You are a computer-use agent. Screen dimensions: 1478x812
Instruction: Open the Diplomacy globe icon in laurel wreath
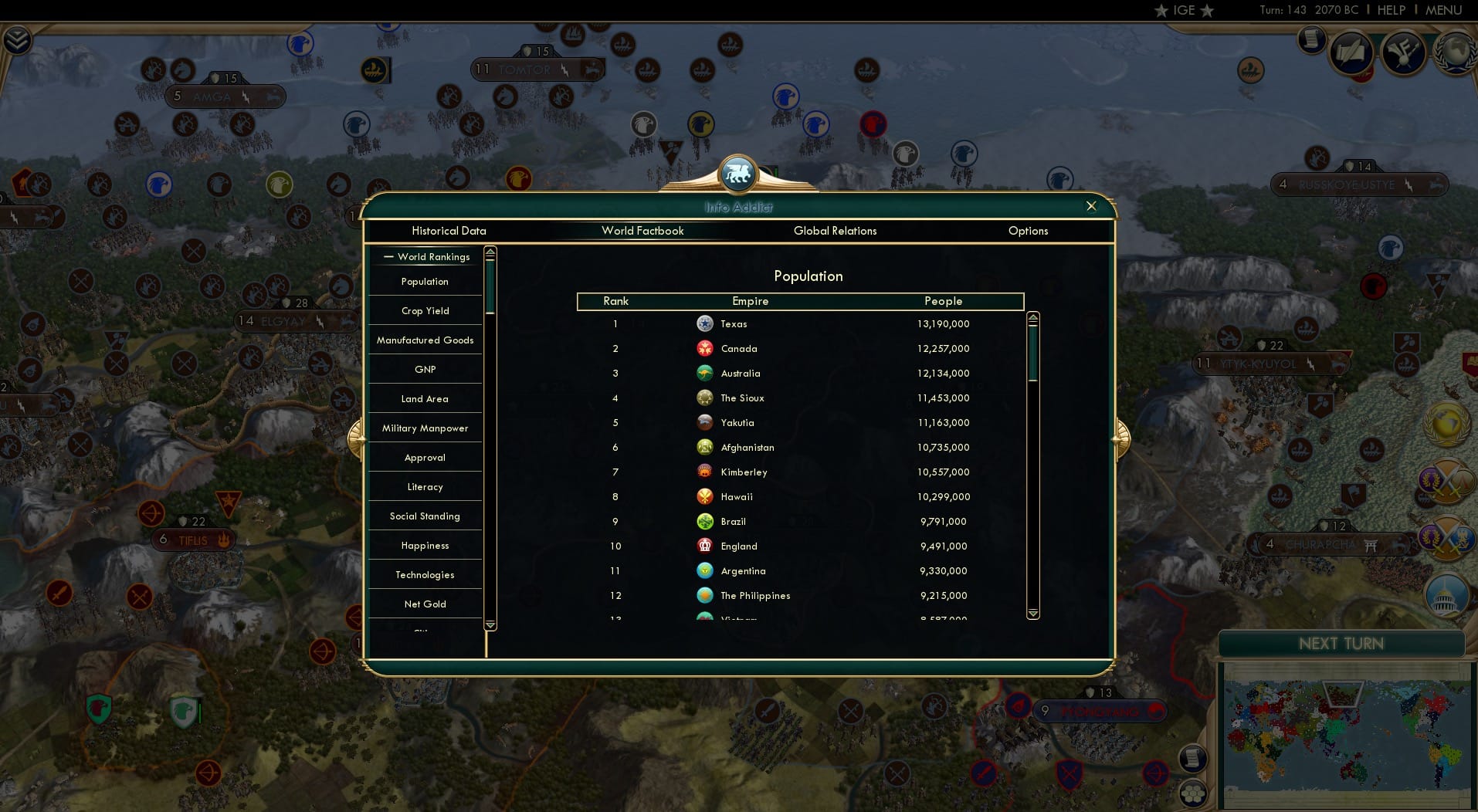tap(1455, 51)
